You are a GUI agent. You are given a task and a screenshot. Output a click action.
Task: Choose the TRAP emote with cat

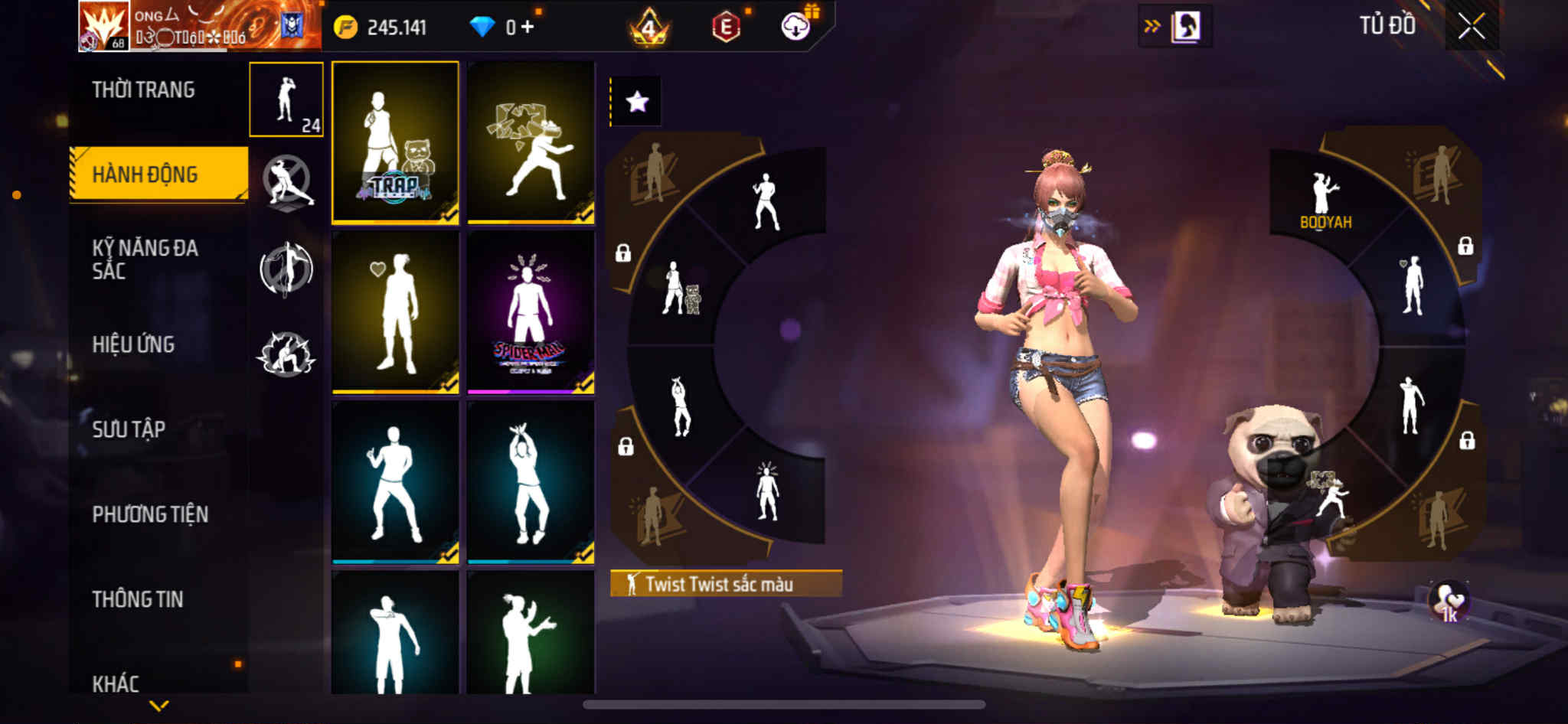point(395,142)
